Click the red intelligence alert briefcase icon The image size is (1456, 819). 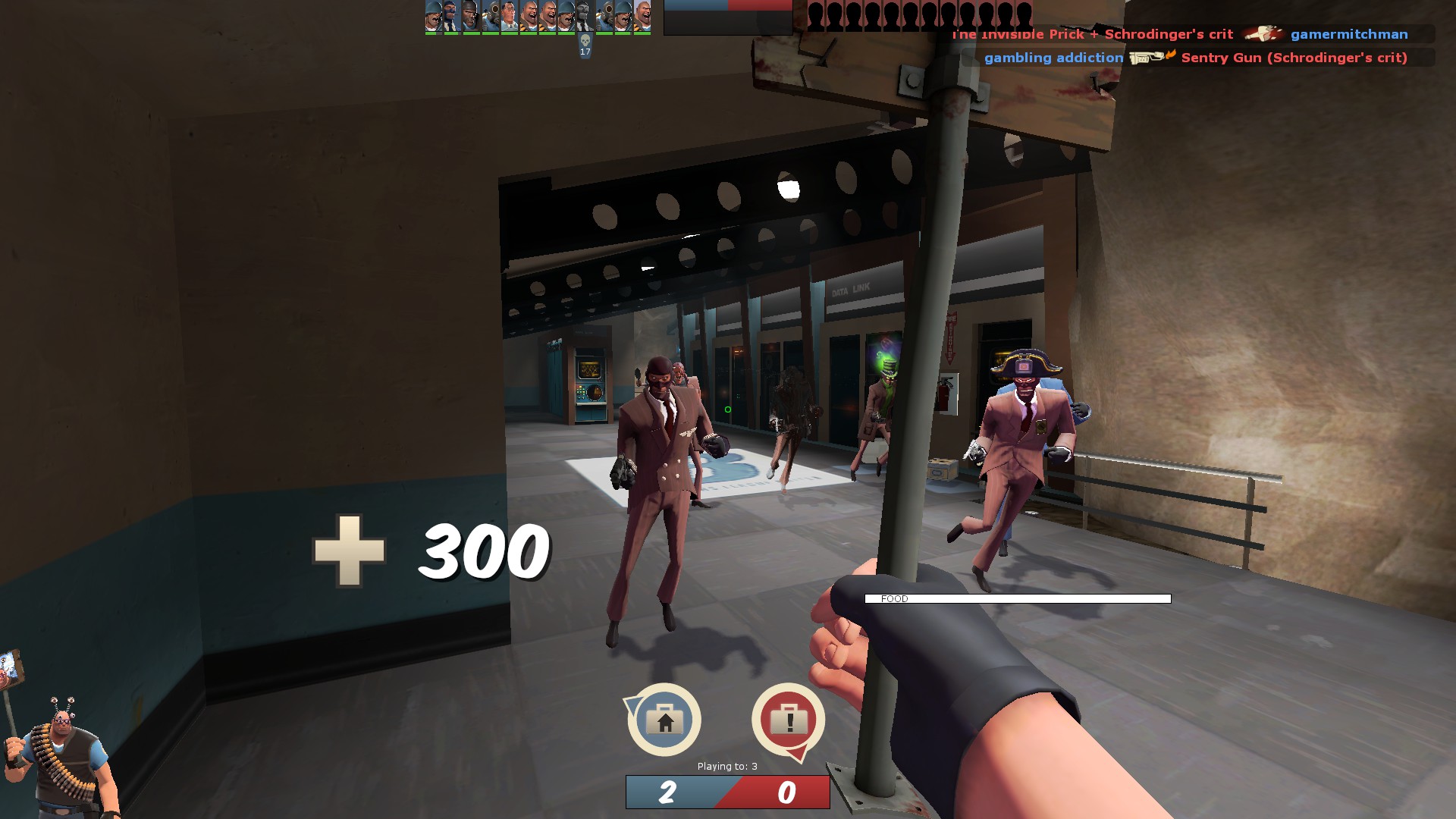(788, 720)
